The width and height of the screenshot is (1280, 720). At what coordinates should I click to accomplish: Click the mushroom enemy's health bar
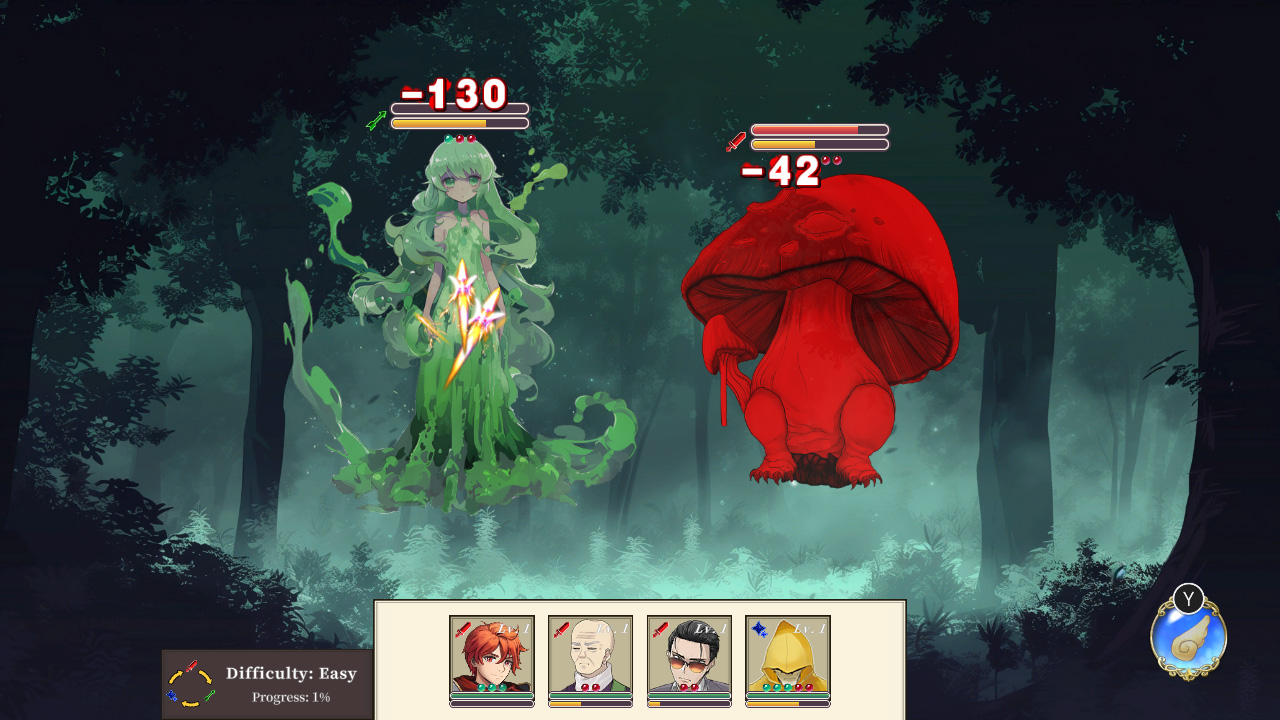820,131
